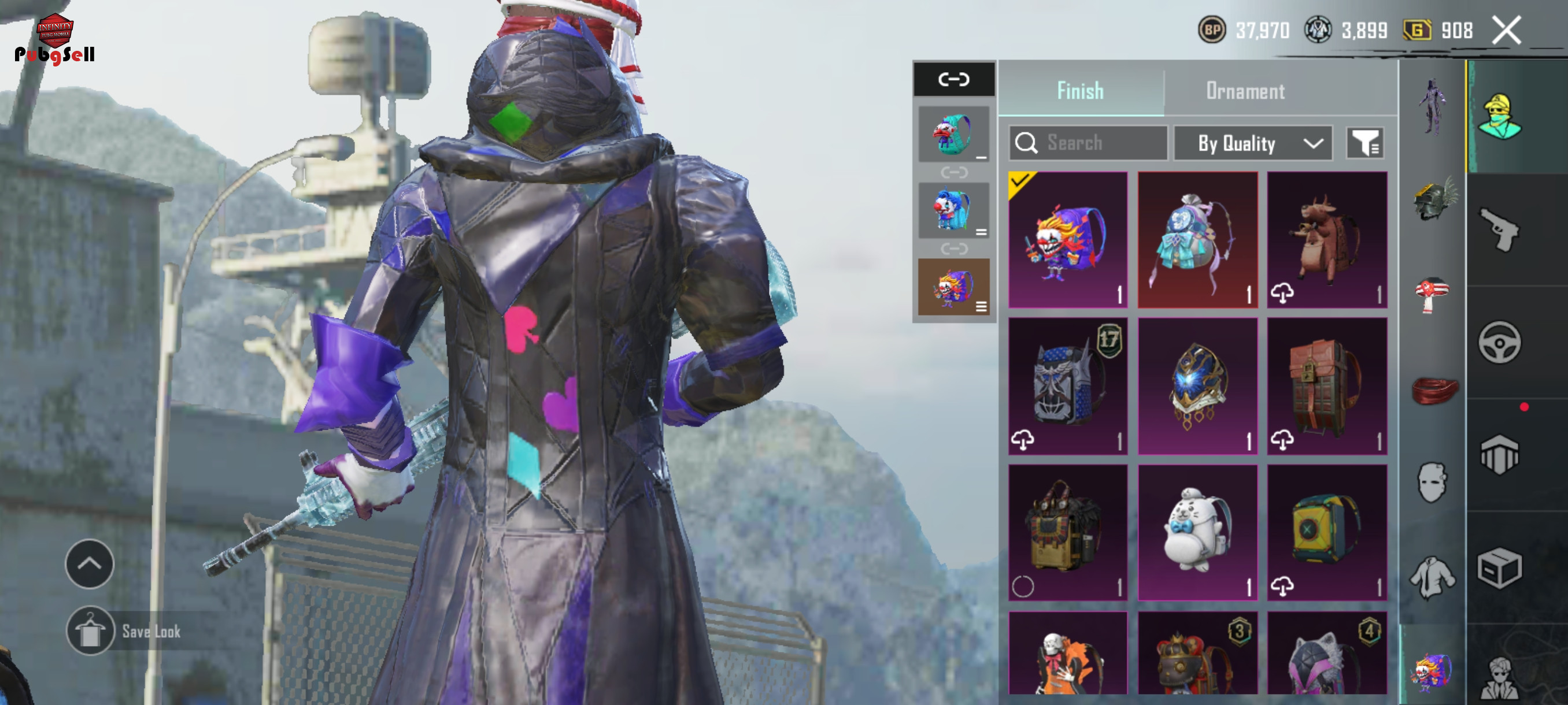Open the filter funnel options
This screenshot has width=1568, height=705.
click(x=1364, y=143)
